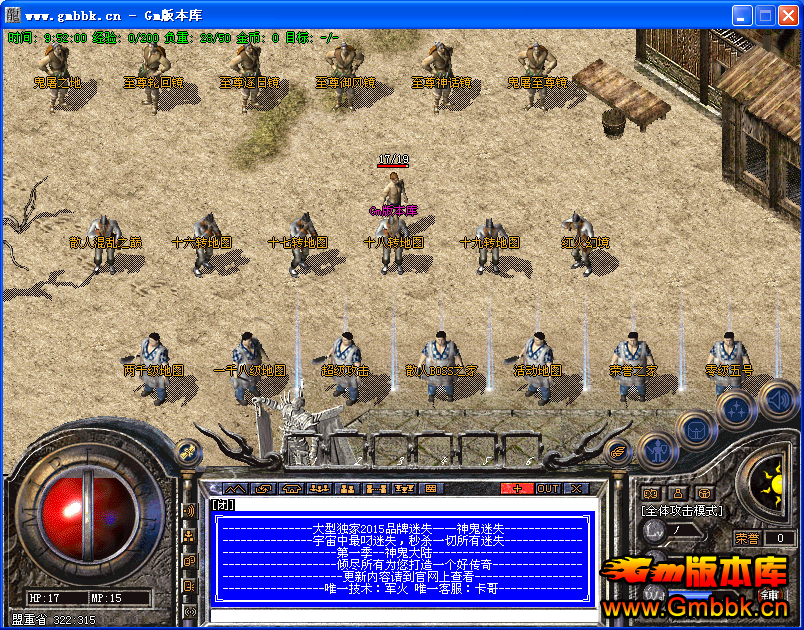The height and width of the screenshot is (630, 804).
Task: Toggle sound with the speaker button
Action: point(777,401)
